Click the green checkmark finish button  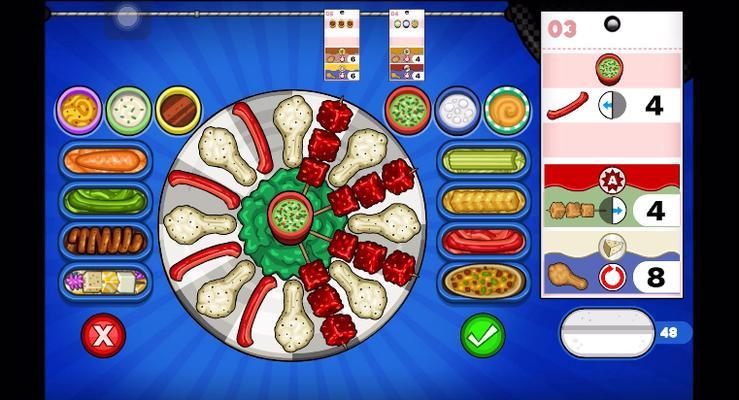point(482,336)
